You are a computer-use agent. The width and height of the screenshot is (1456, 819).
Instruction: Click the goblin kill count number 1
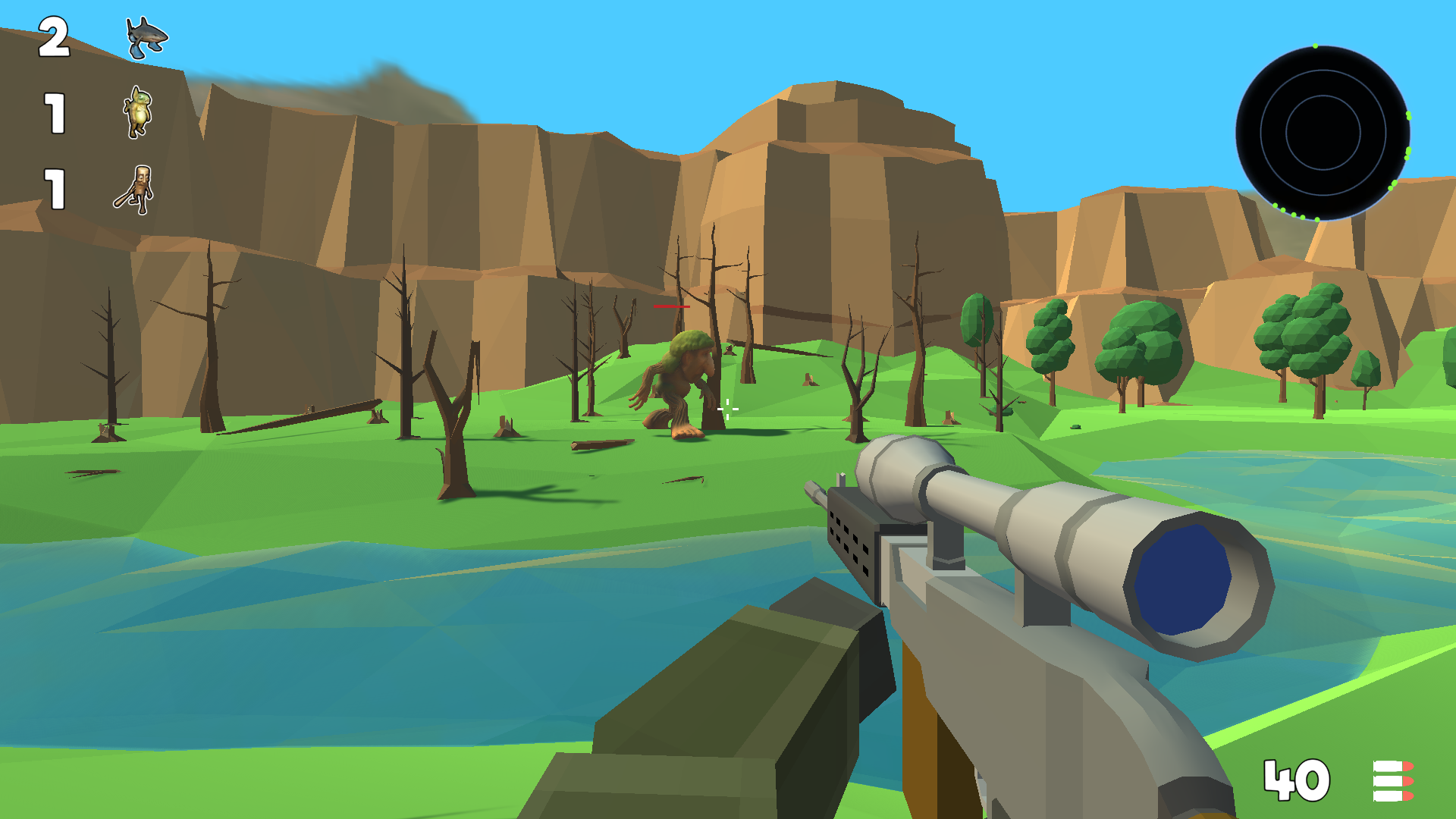tap(55, 114)
